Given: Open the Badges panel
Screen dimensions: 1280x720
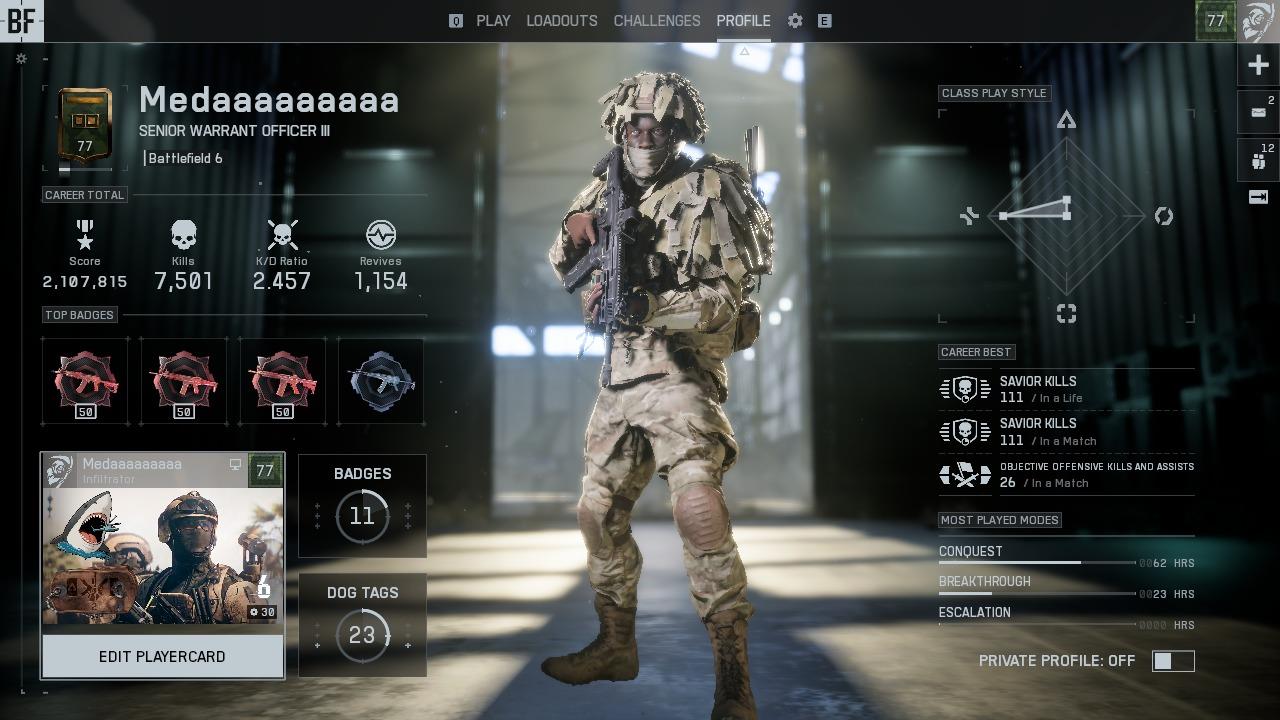Looking at the screenshot, I should click(362, 505).
